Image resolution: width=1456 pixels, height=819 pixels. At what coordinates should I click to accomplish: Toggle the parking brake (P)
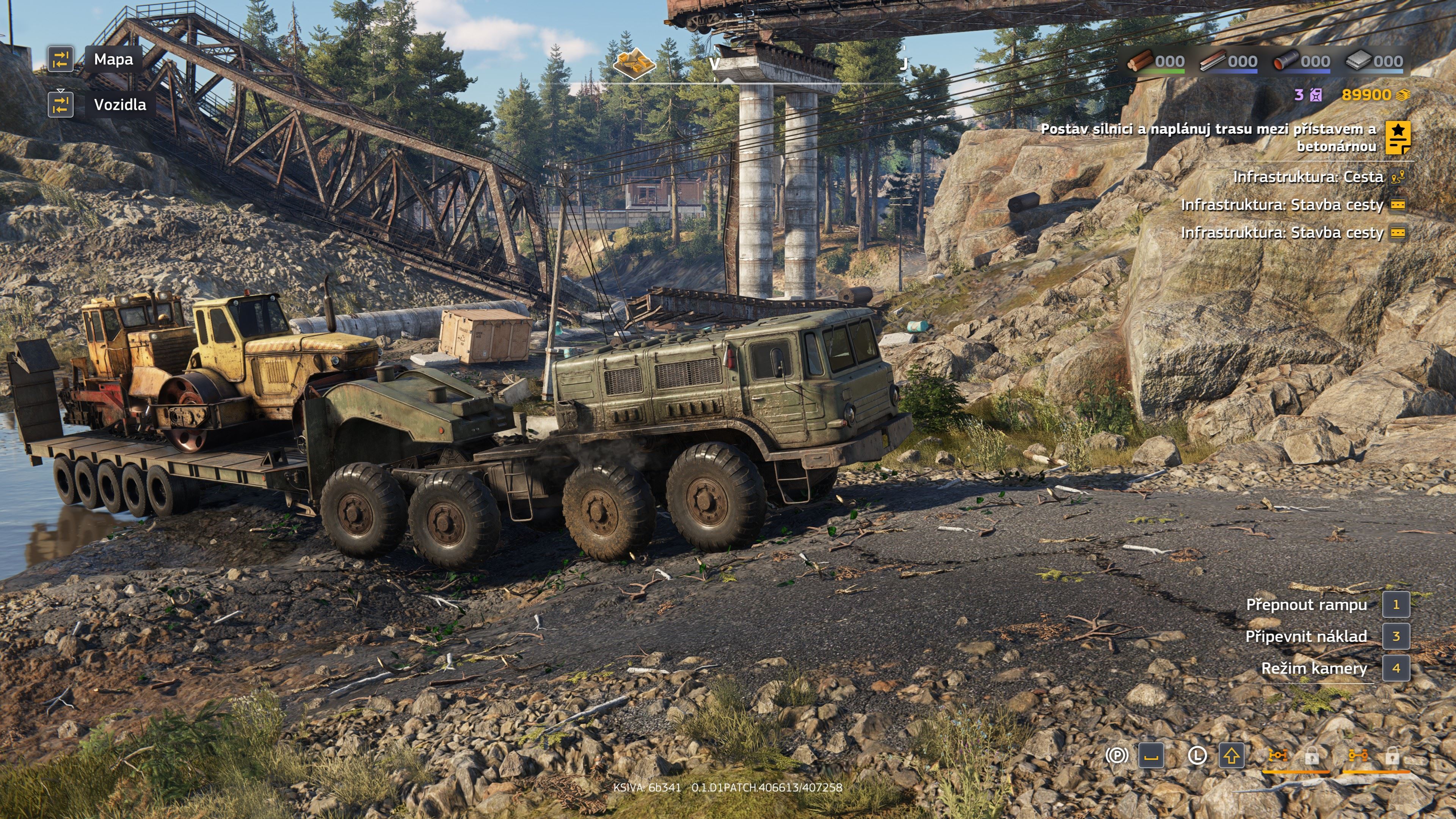pos(1117,756)
